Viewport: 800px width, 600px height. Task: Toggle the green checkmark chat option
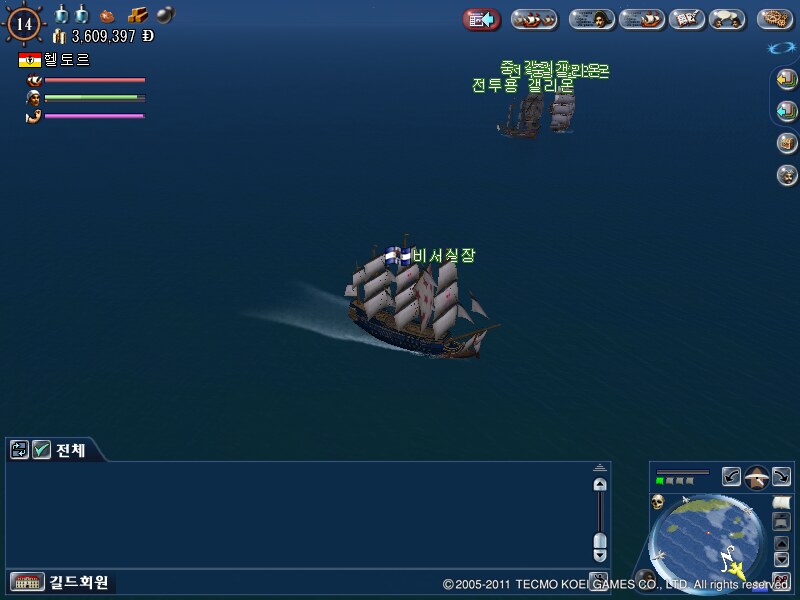(x=41, y=450)
